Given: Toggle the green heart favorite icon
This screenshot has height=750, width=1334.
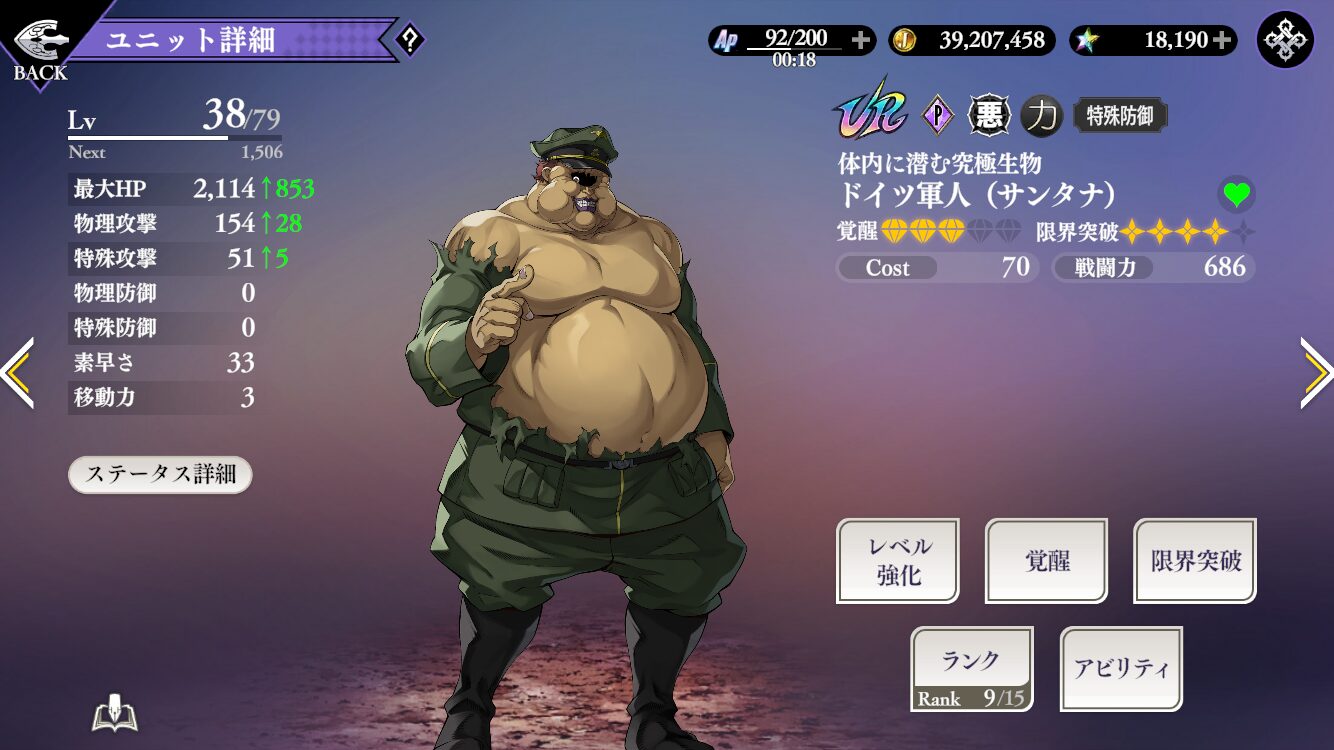Looking at the screenshot, I should tap(1236, 194).
